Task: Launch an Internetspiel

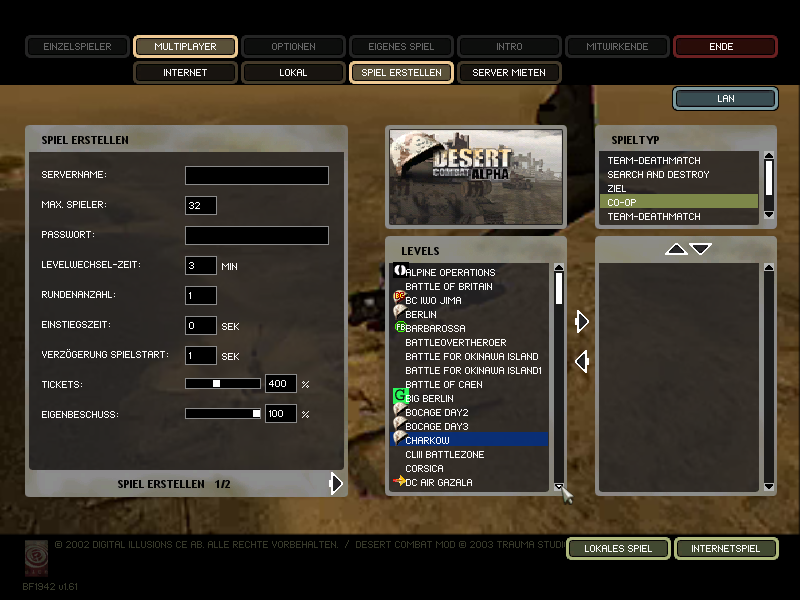Action: 725,548
